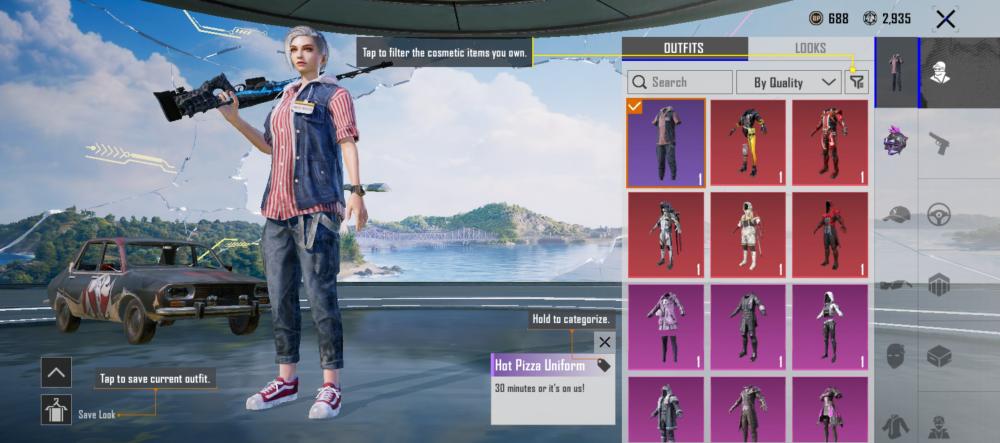Open the steering wheel vehicle category

coord(939,214)
